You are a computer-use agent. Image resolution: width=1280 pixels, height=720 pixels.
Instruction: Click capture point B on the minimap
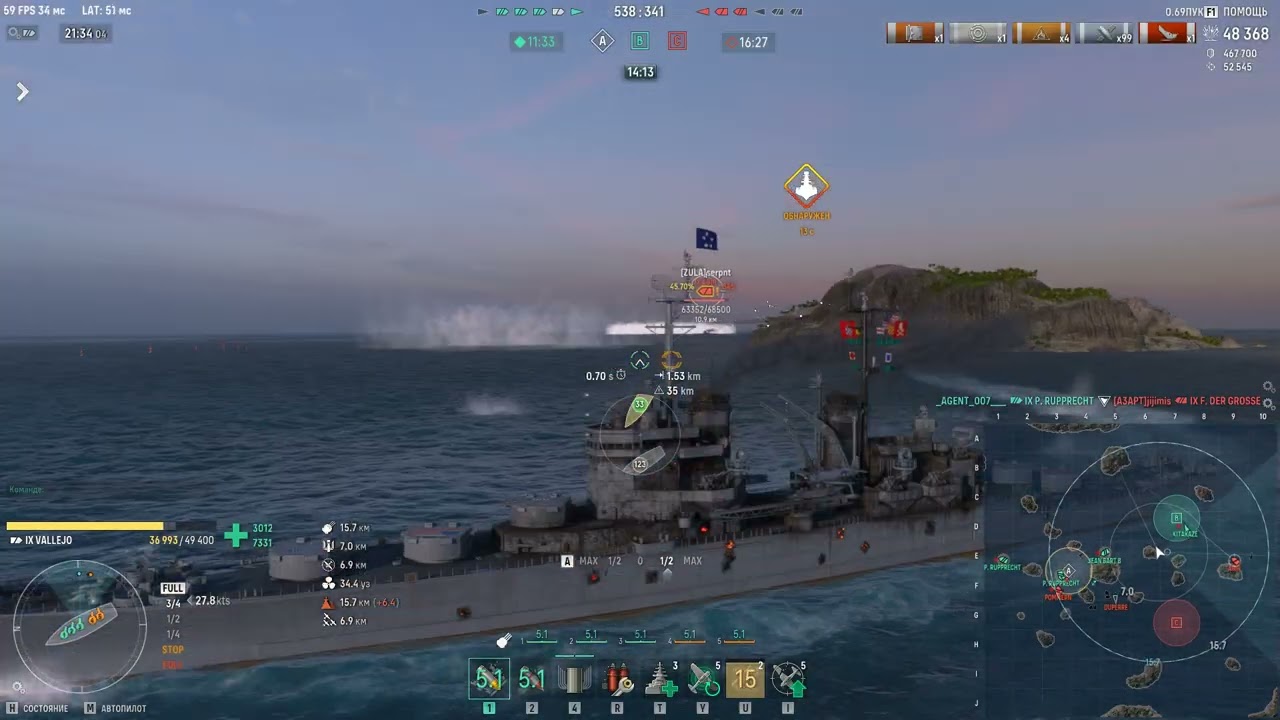1176,518
